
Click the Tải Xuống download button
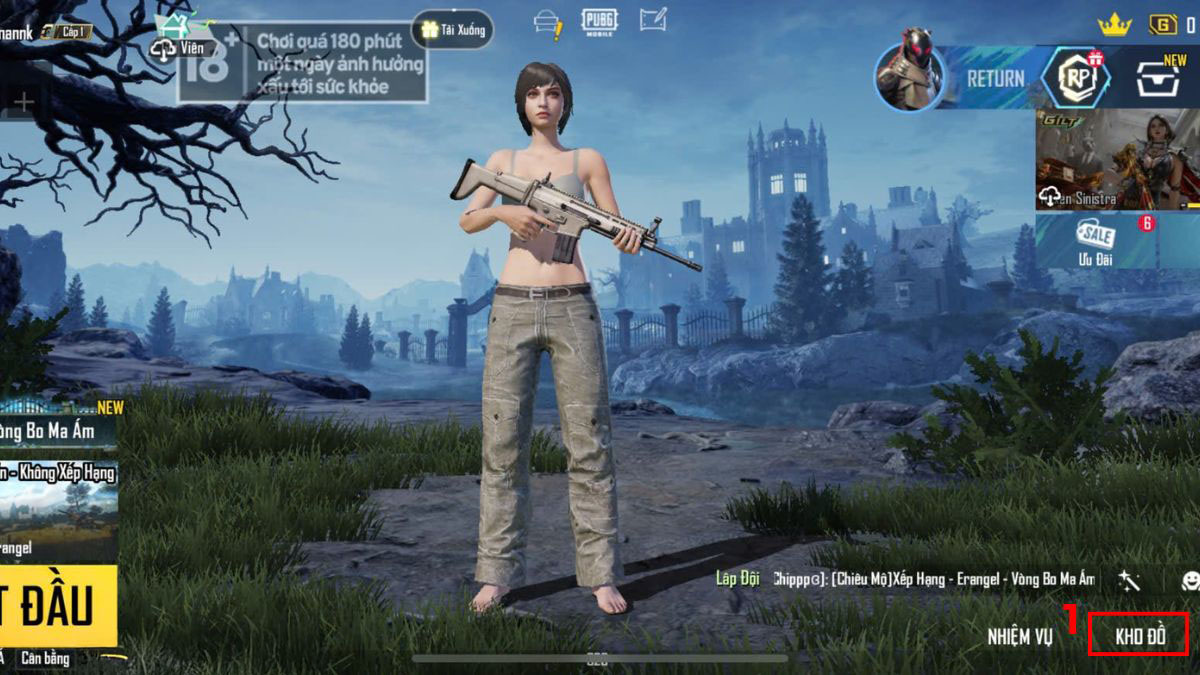point(453,29)
